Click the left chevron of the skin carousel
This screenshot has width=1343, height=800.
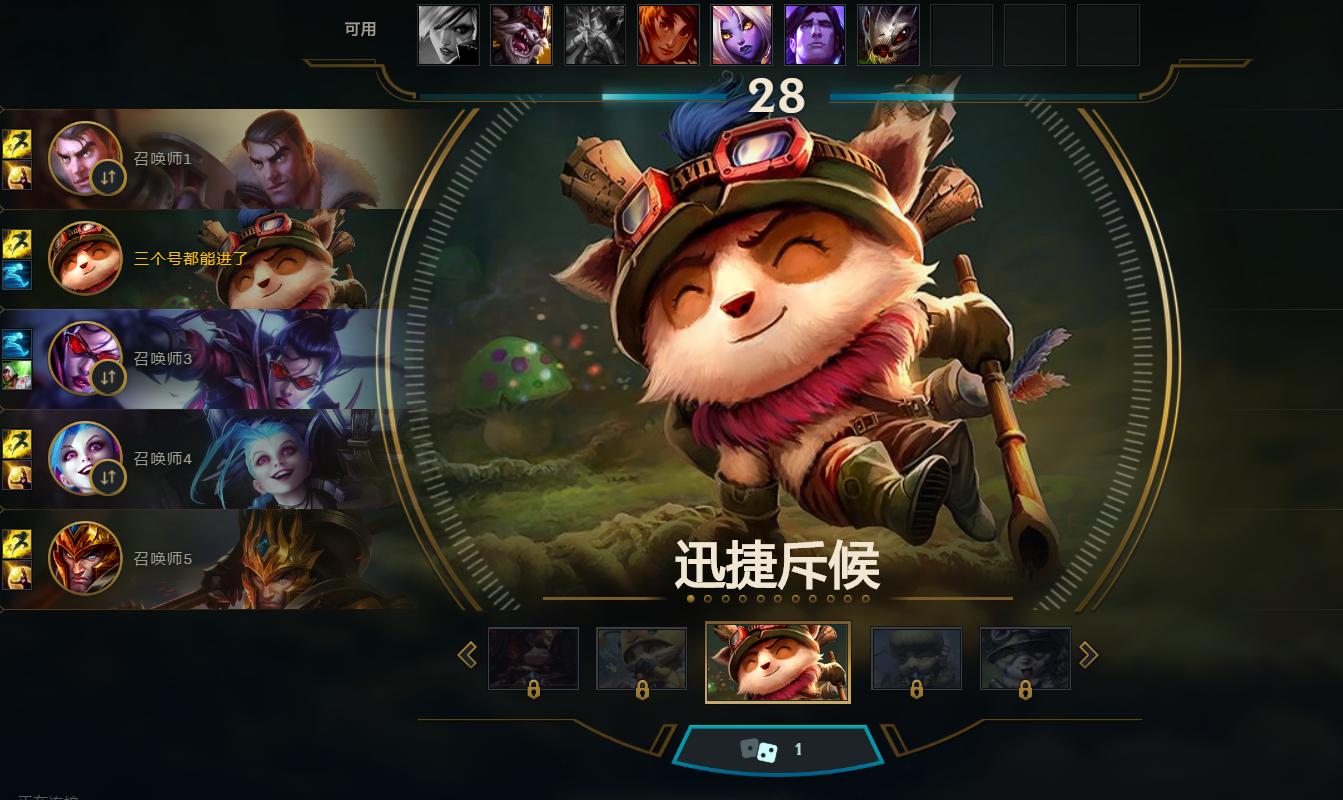tap(467, 654)
